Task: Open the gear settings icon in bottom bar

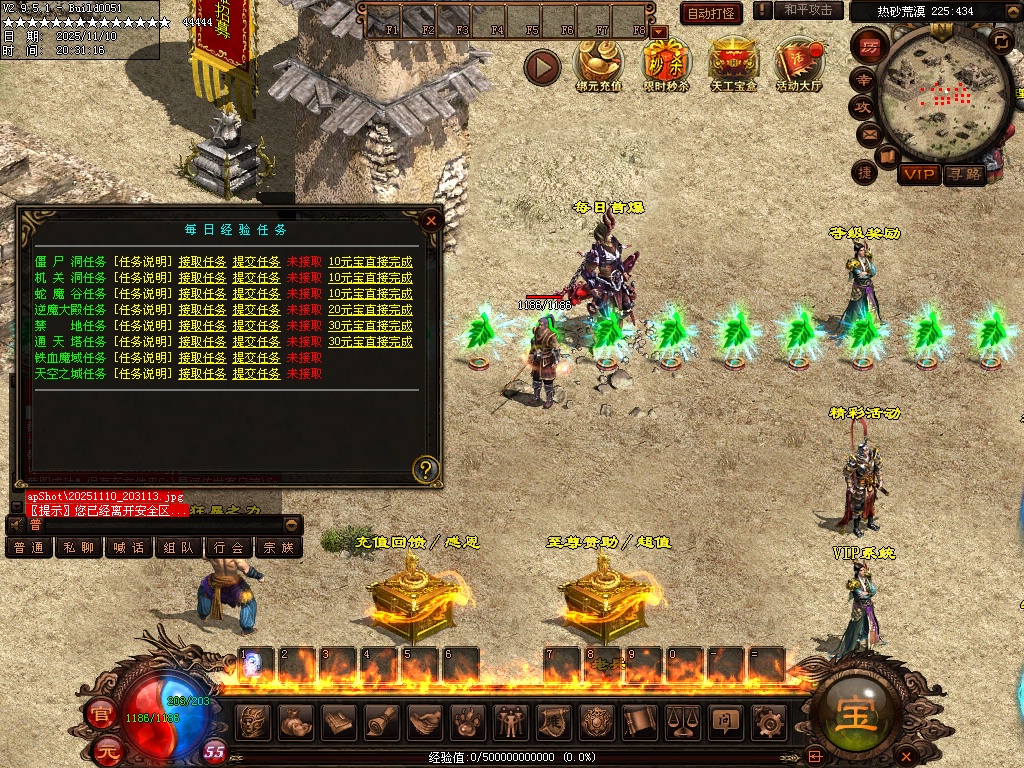Action: click(768, 720)
